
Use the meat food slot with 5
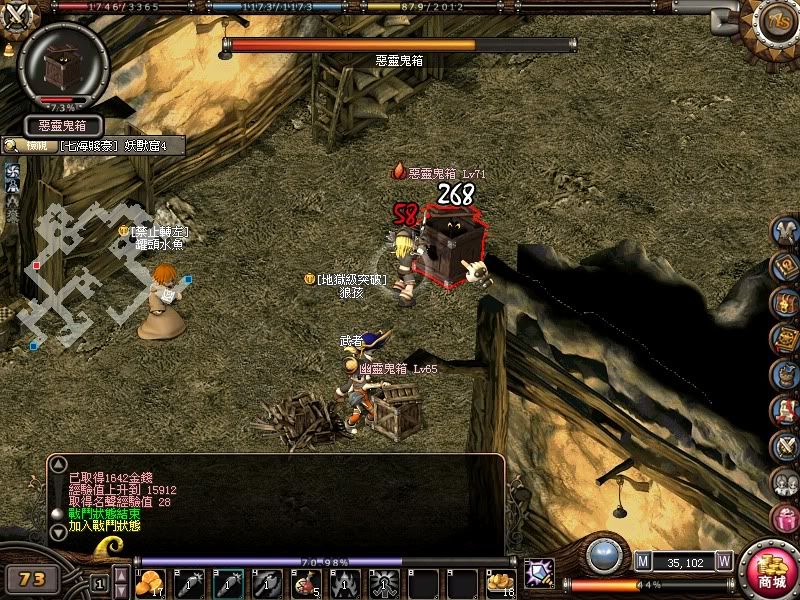tap(306, 581)
